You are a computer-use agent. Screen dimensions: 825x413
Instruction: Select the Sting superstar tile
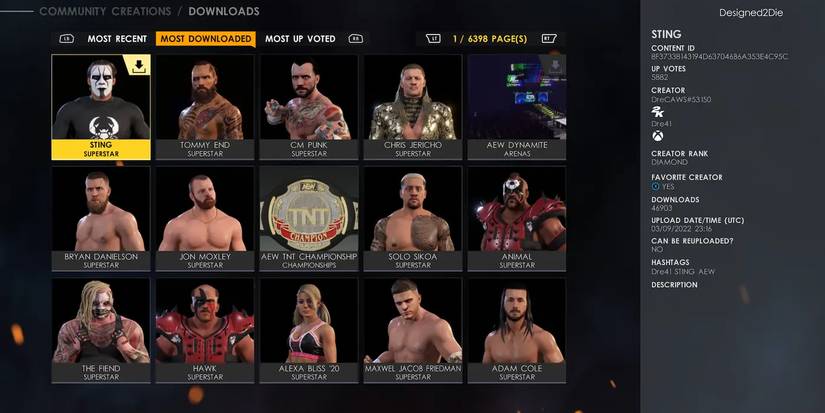(101, 105)
